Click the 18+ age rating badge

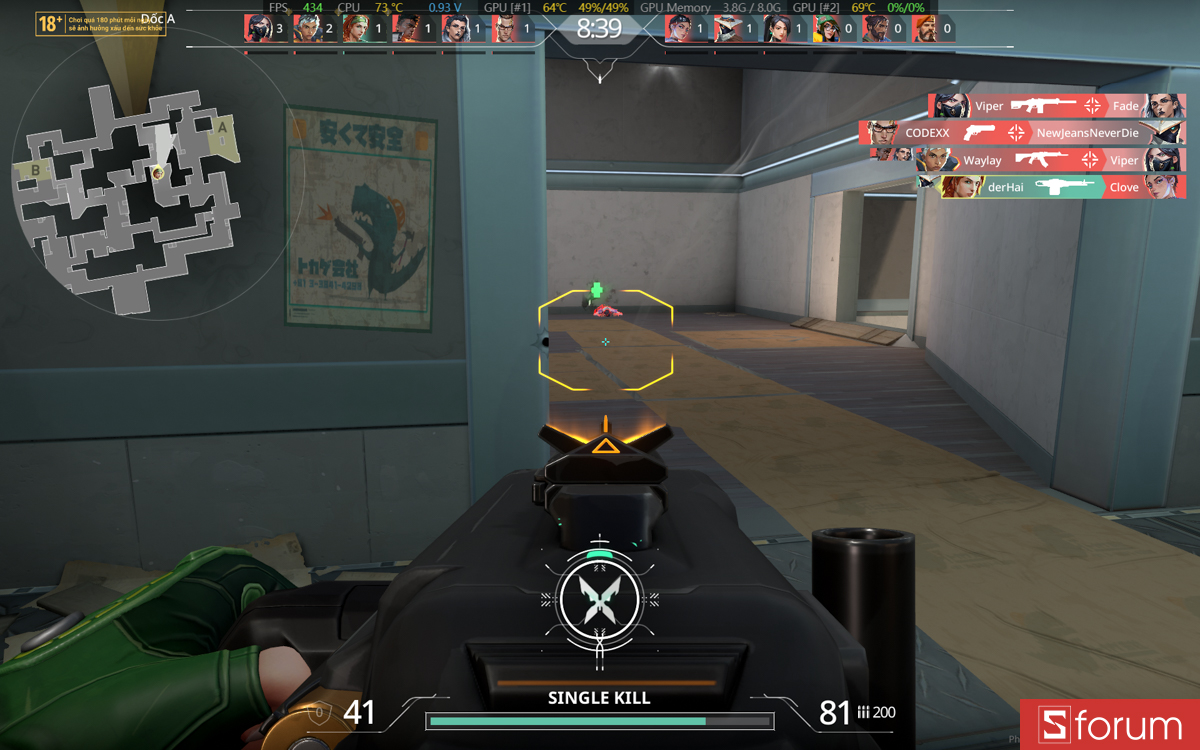(50, 23)
